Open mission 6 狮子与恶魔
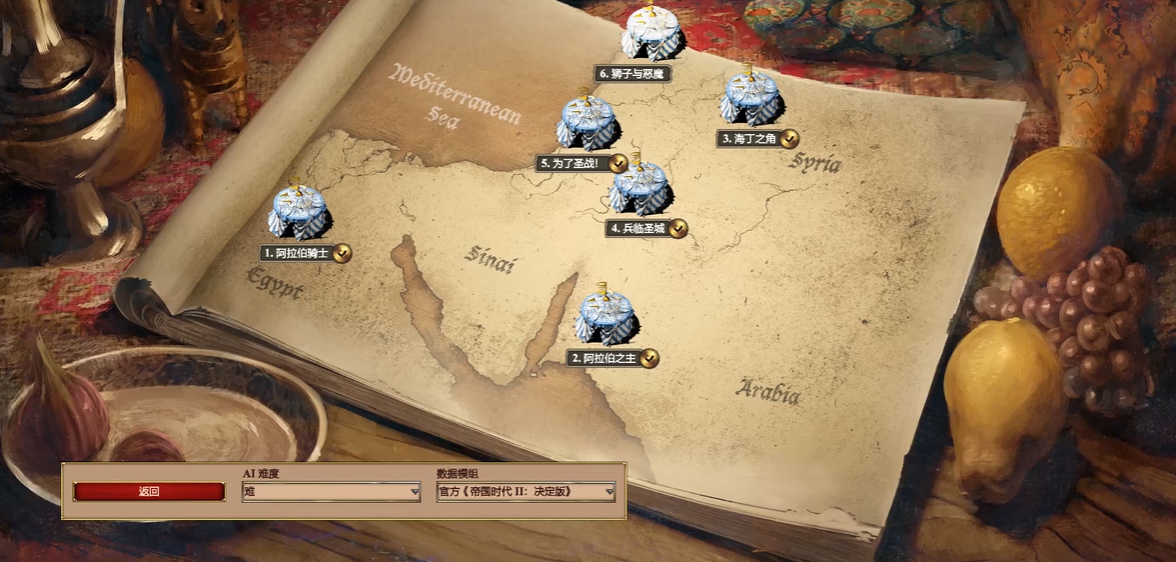Image resolution: width=1176 pixels, height=562 pixels. click(x=651, y=34)
